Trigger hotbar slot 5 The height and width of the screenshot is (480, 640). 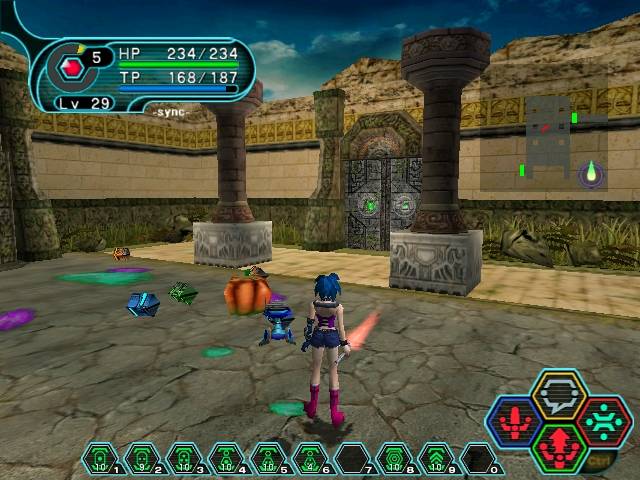point(268,458)
